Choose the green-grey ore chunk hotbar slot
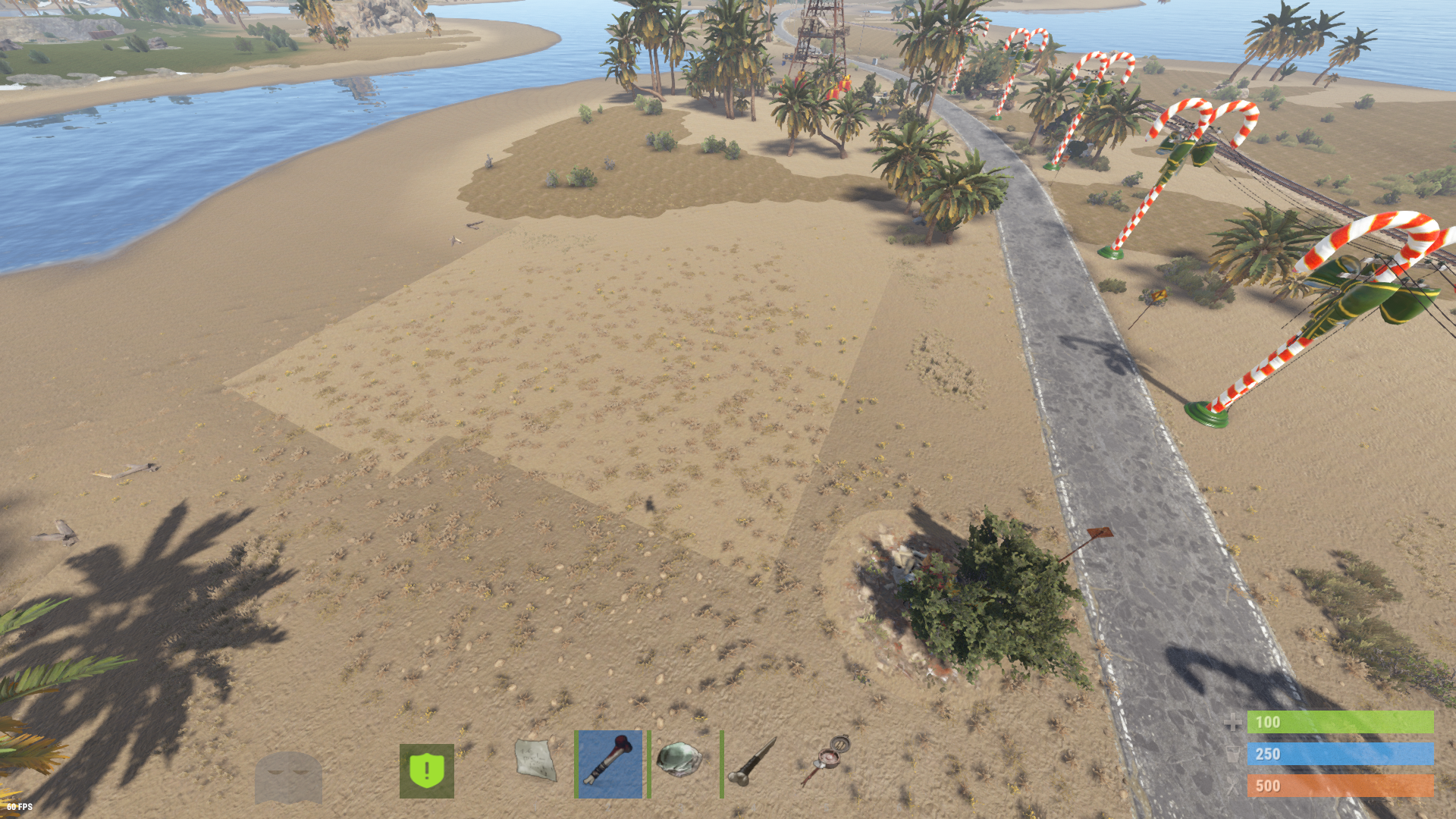Viewport: 1456px width, 819px height. (x=679, y=759)
